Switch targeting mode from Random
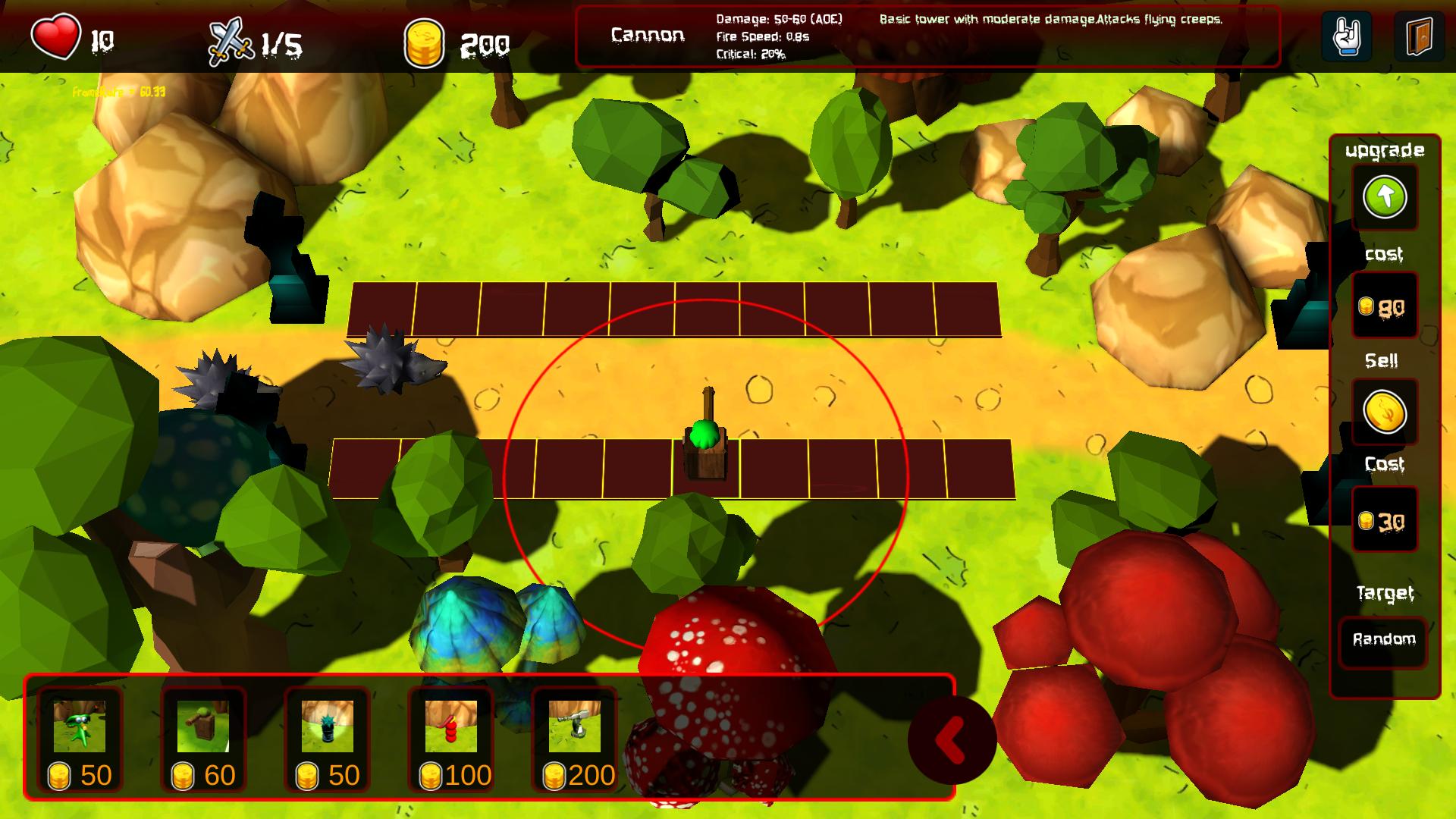Image resolution: width=1456 pixels, height=819 pixels. click(x=1383, y=639)
